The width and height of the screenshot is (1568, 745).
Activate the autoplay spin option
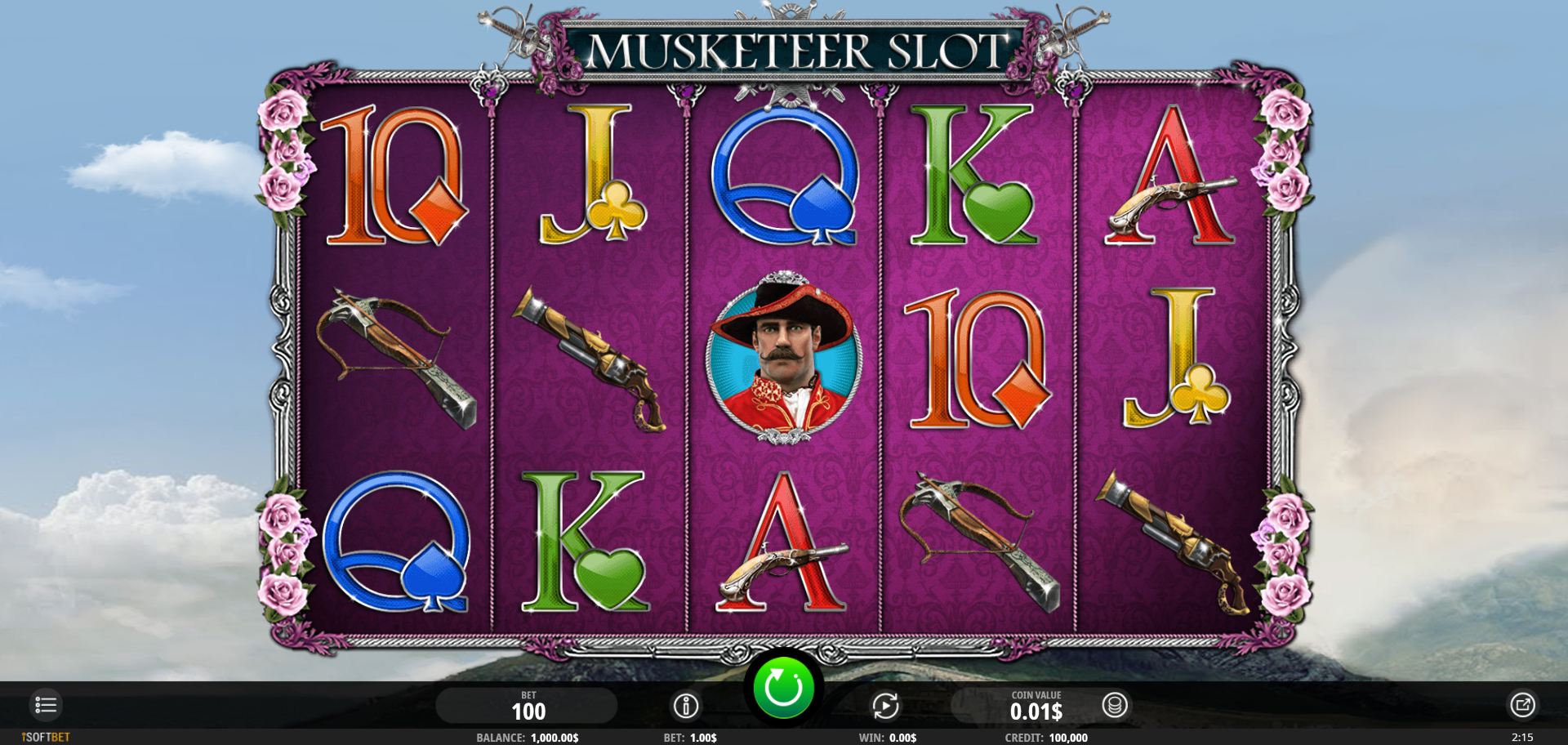[x=885, y=706]
